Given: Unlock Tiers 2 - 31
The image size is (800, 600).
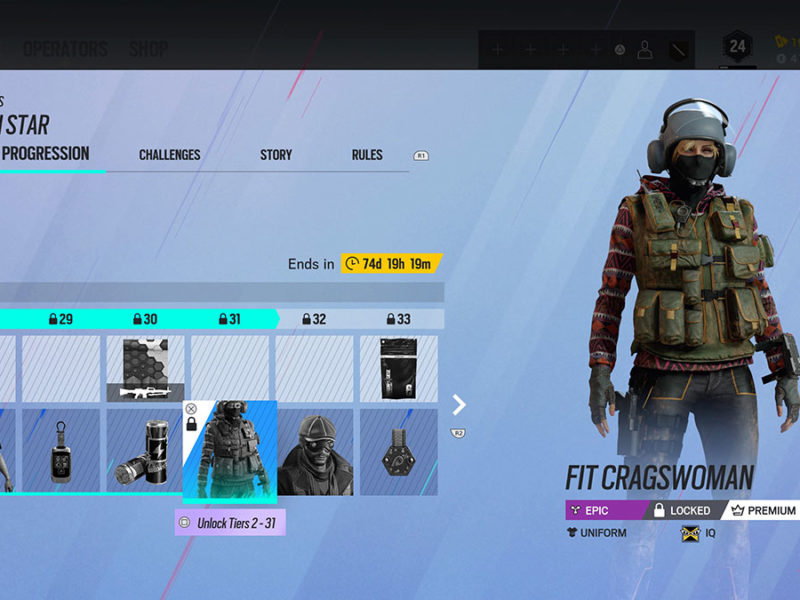Looking at the screenshot, I should 230,522.
